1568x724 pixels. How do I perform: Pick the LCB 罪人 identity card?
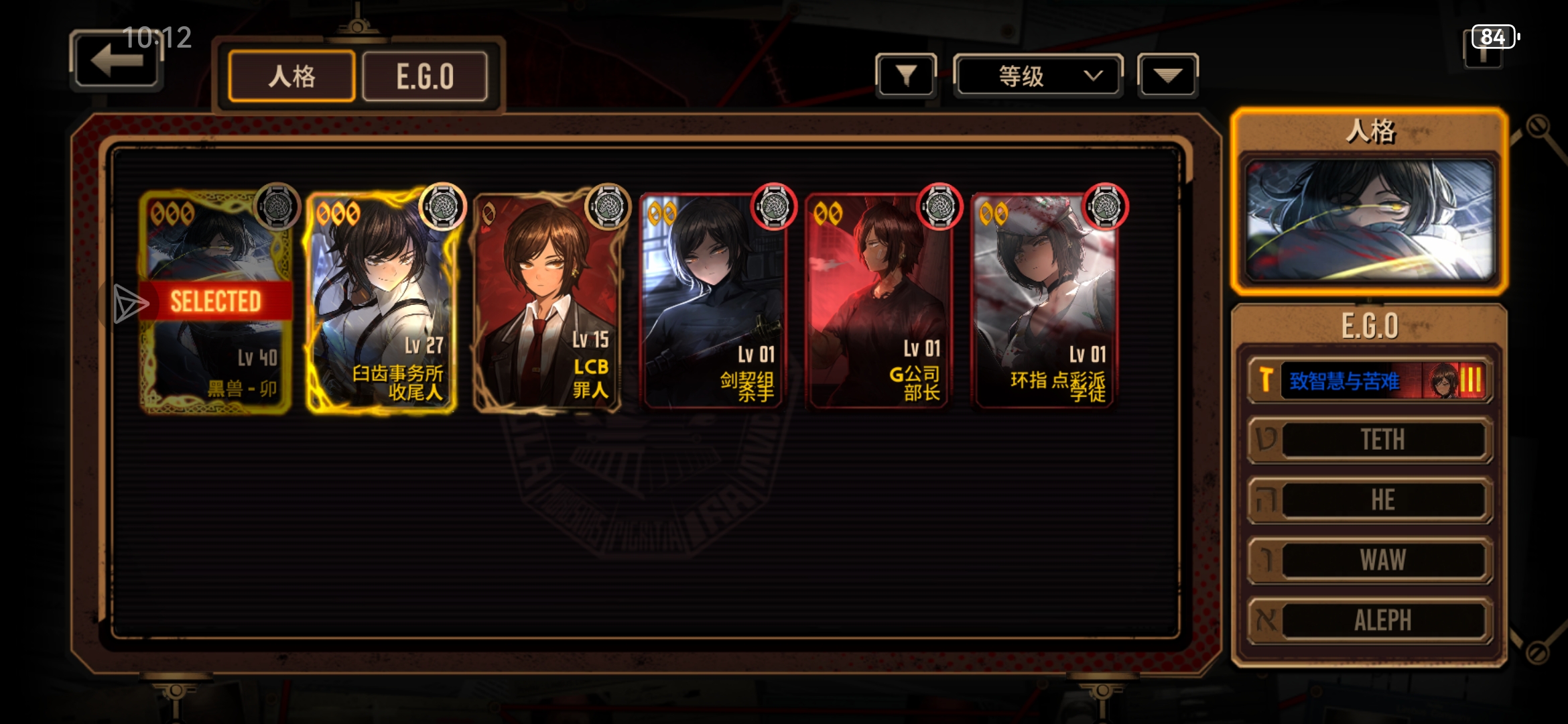[x=547, y=302]
